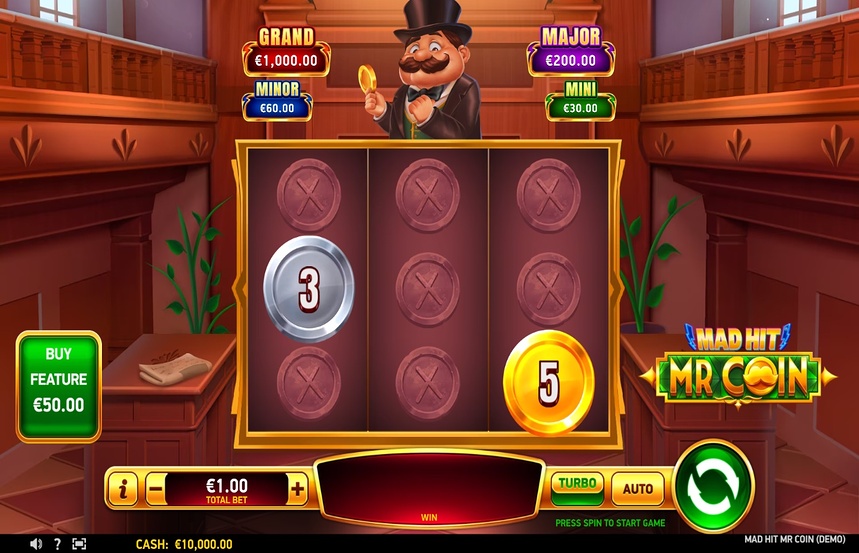
Task: Open the game info paytable
Action: pos(123,490)
